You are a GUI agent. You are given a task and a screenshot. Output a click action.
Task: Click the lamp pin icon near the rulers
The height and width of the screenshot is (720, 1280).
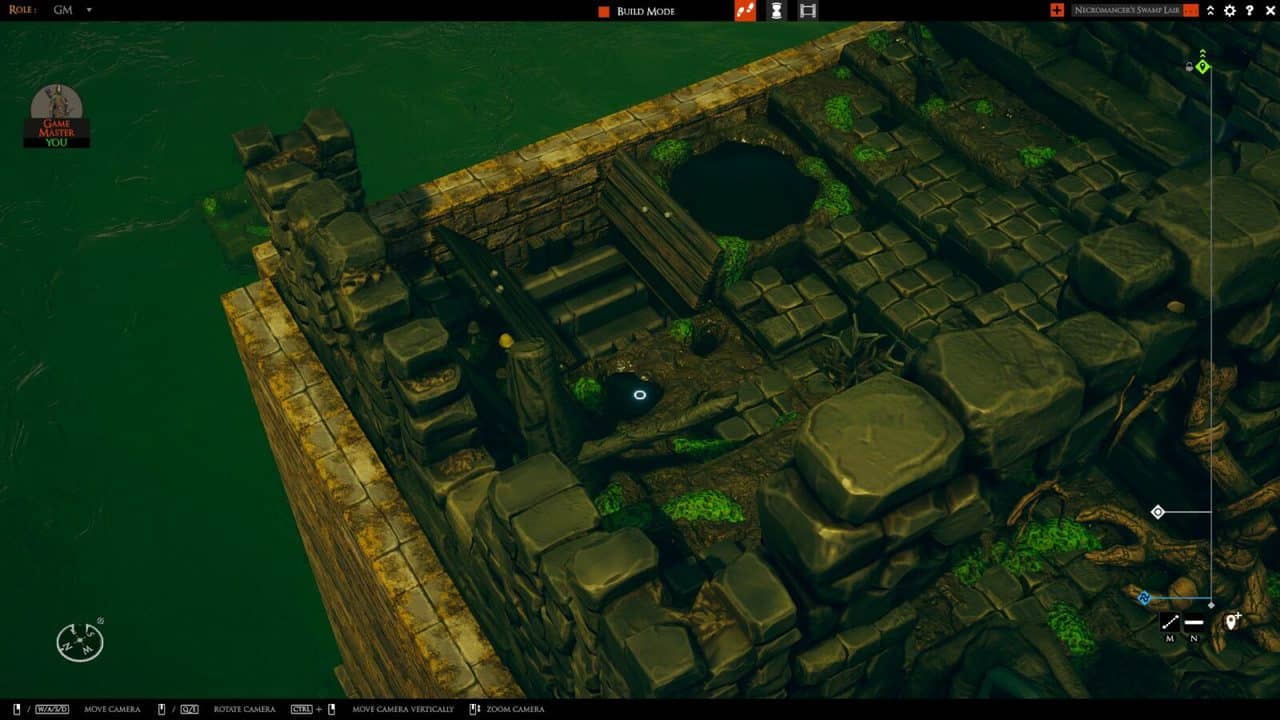[x=1231, y=621]
